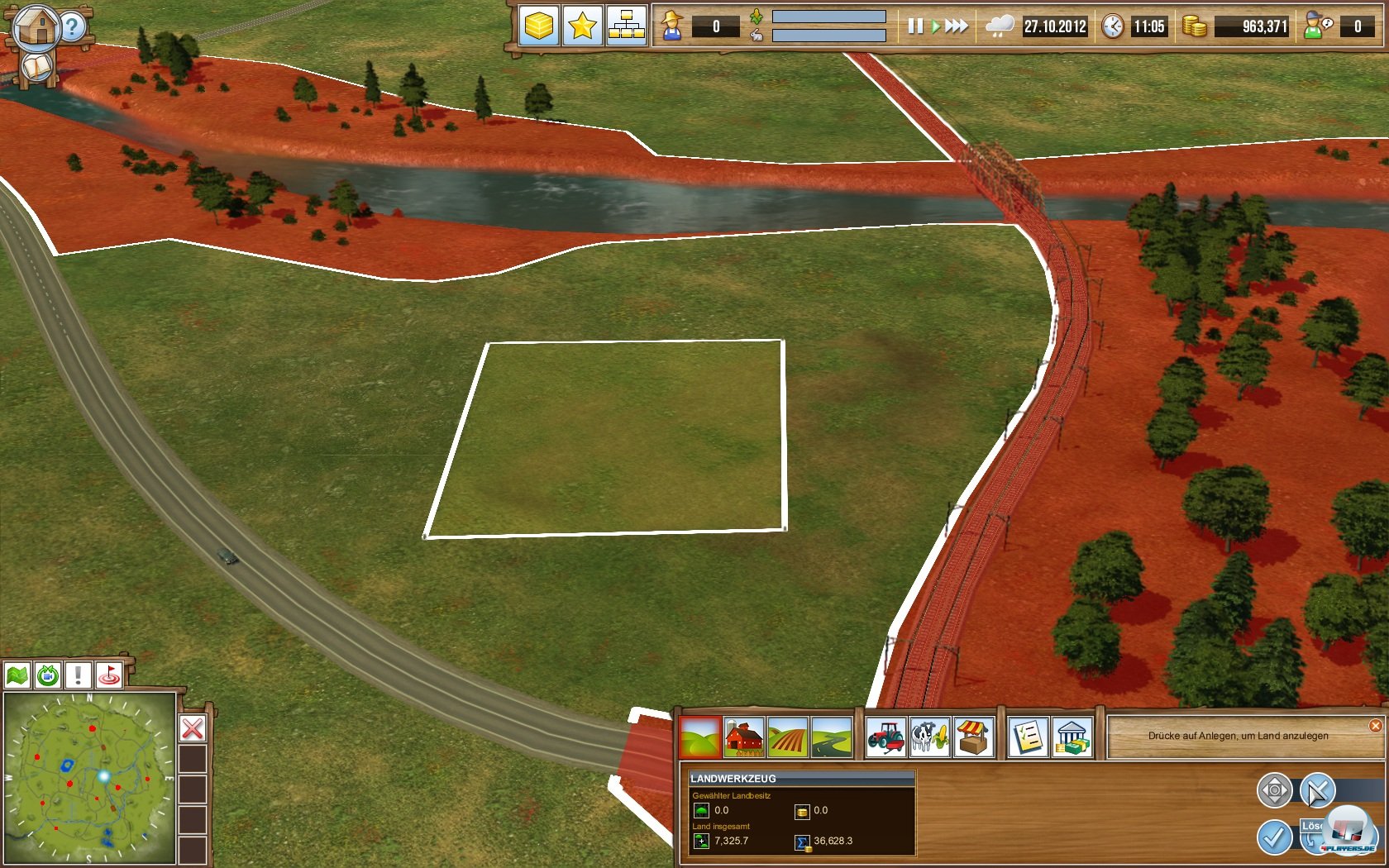This screenshot has height=868, width=1389.
Task: Open the cow and corn menu
Action: (x=929, y=736)
